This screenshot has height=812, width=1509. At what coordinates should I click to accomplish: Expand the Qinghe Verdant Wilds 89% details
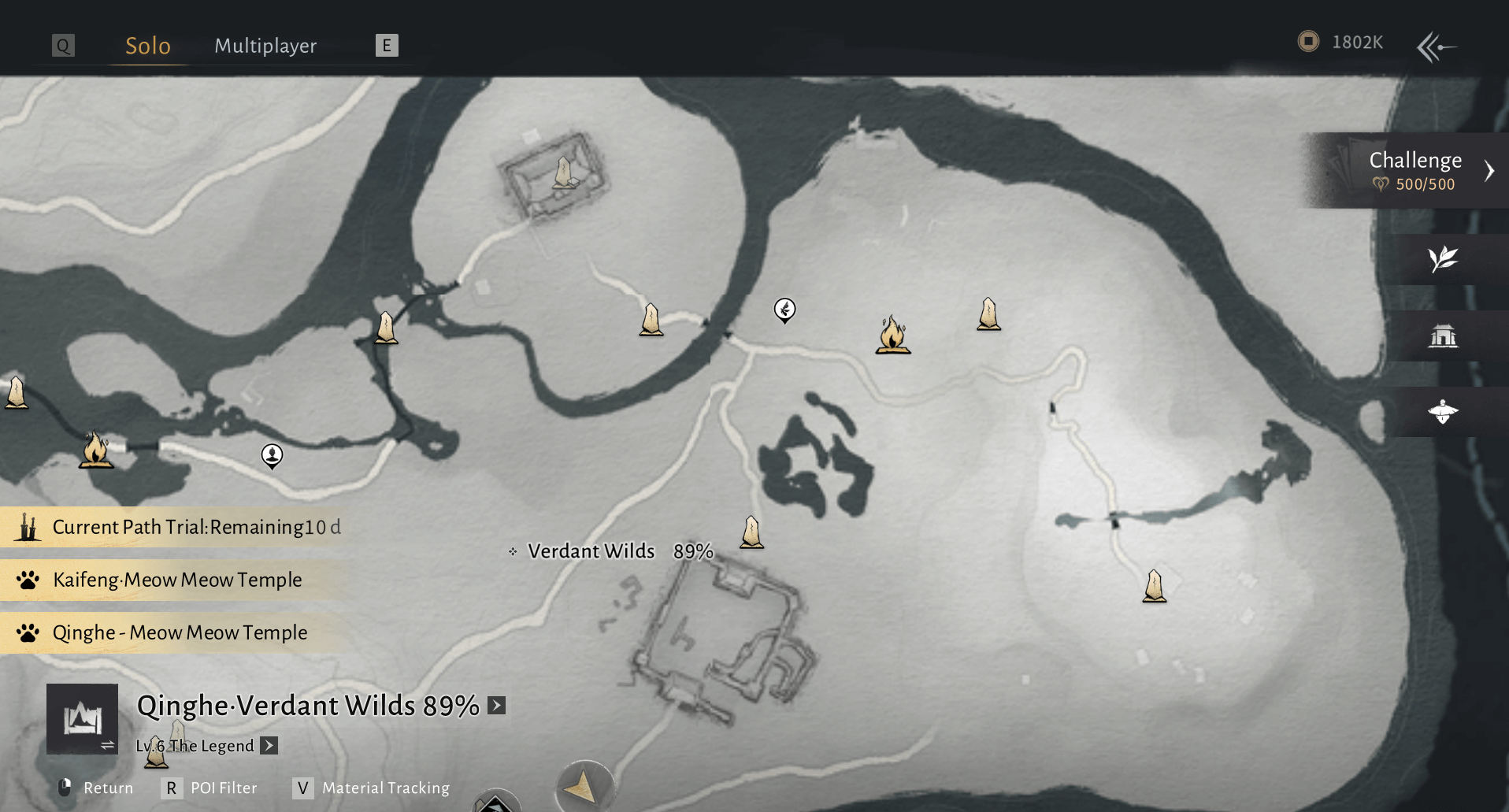pos(496,705)
